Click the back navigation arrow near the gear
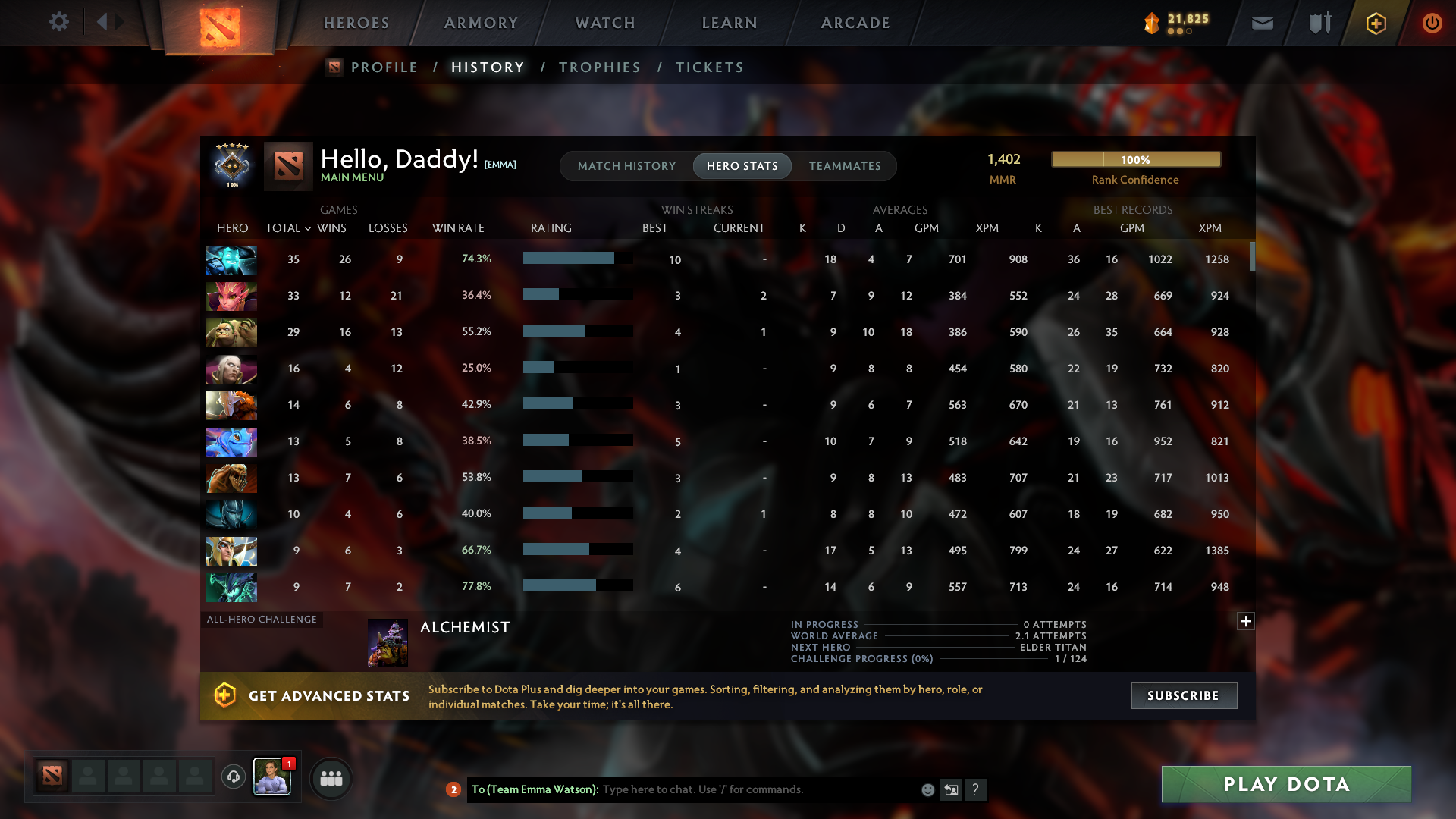Image resolution: width=1456 pixels, height=819 pixels. 103,22
